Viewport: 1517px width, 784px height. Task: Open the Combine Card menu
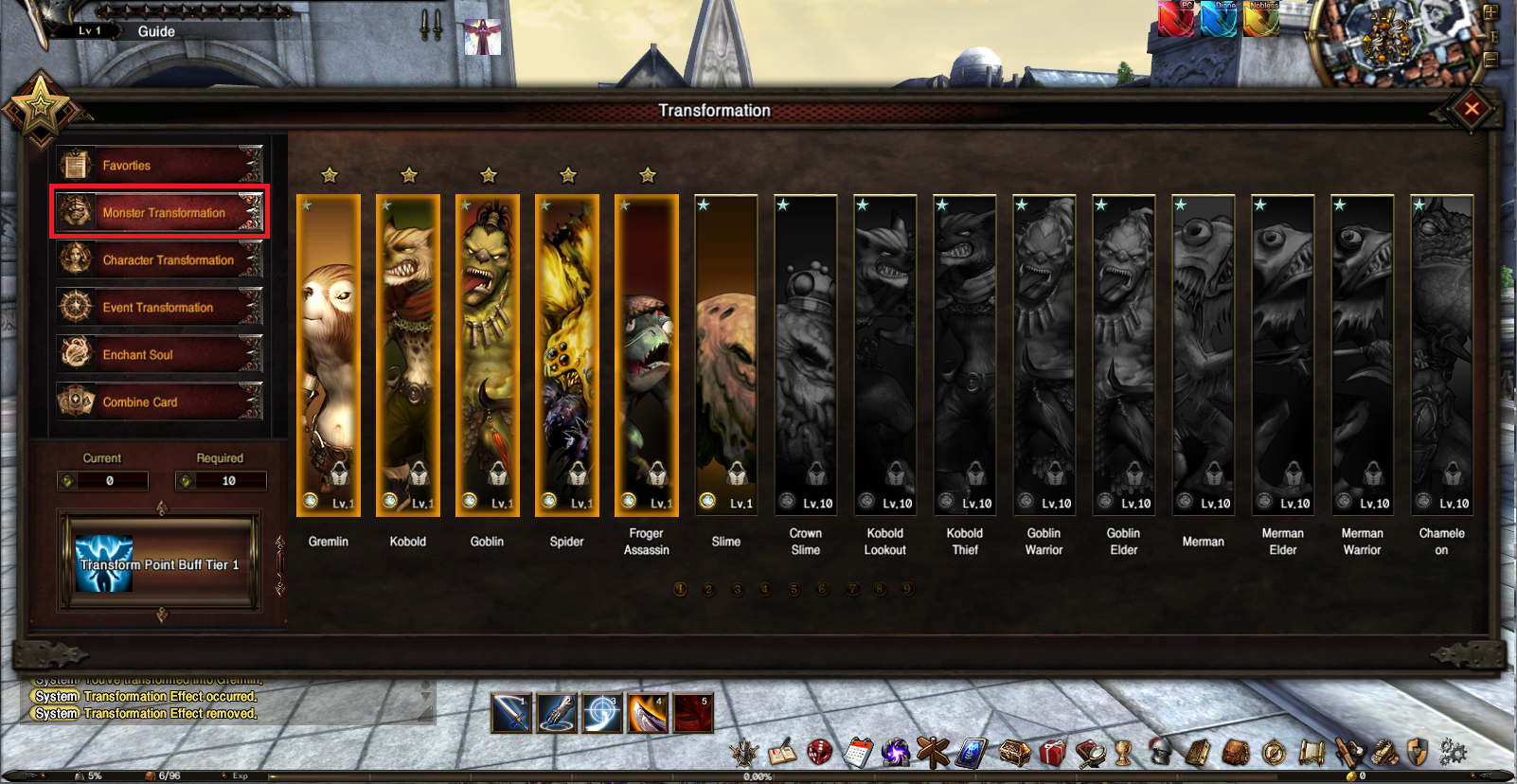point(159,402)
